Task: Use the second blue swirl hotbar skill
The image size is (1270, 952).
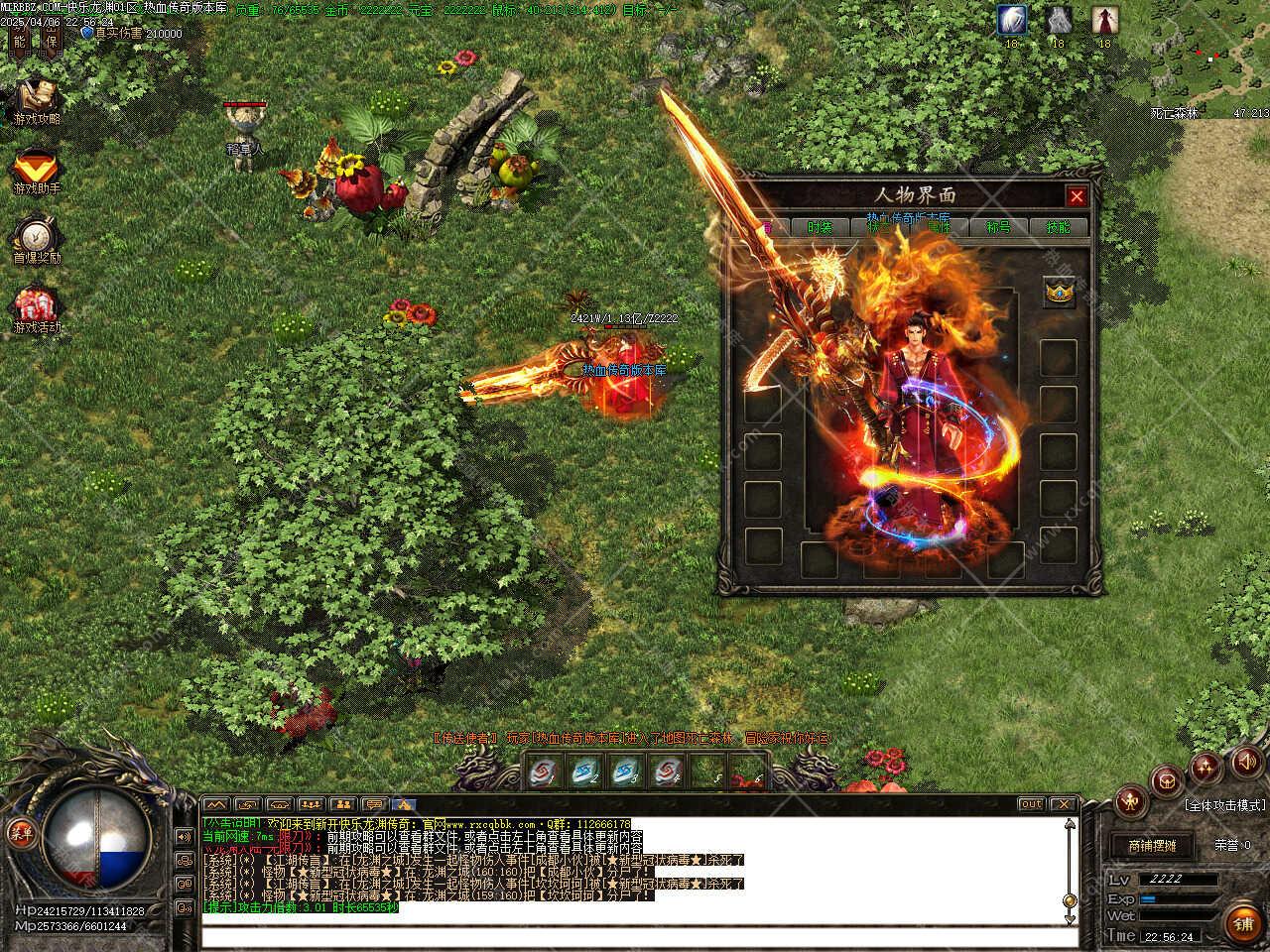Action: click(x=583, y=771)
